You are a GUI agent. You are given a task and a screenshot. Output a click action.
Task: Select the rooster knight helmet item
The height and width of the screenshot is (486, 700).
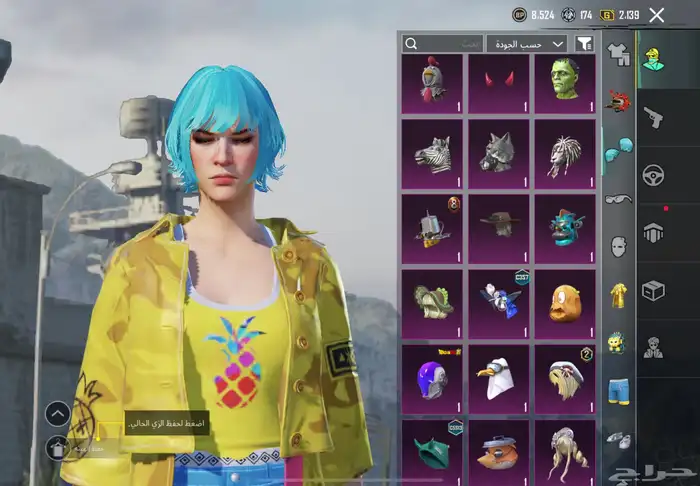click(431, 84)
